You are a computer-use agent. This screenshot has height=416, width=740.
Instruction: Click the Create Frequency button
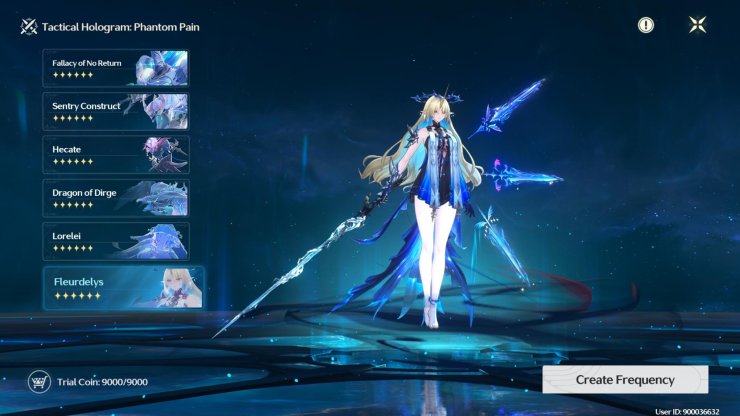point(625,380)
